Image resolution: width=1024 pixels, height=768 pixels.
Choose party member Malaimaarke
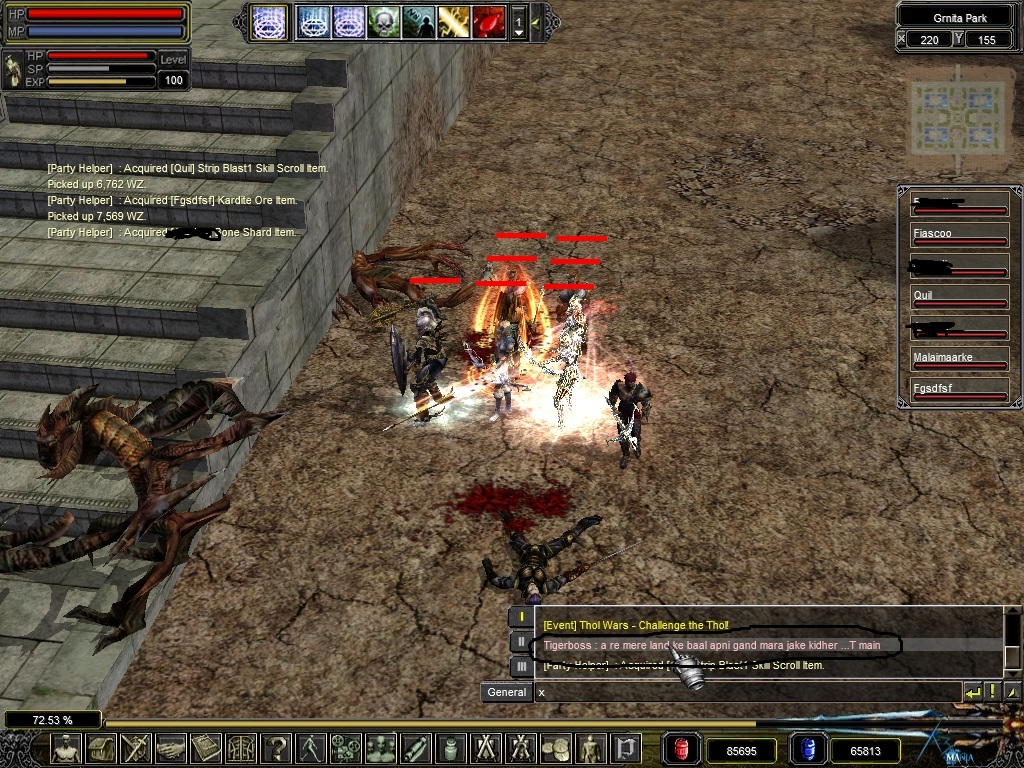coord(959,360)
